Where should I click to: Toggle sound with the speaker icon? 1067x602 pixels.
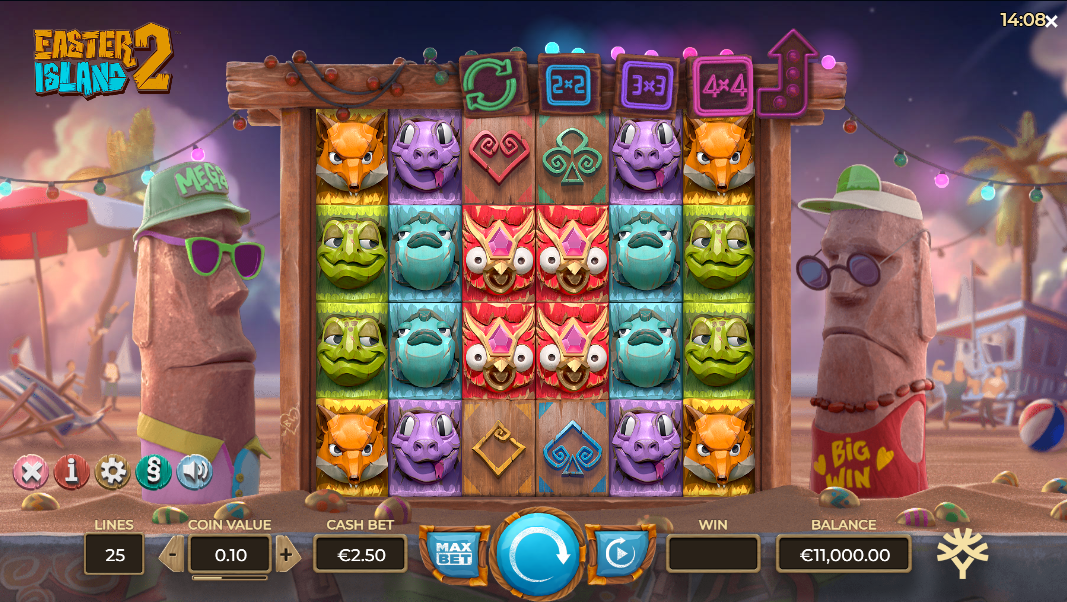click(194, 471)
